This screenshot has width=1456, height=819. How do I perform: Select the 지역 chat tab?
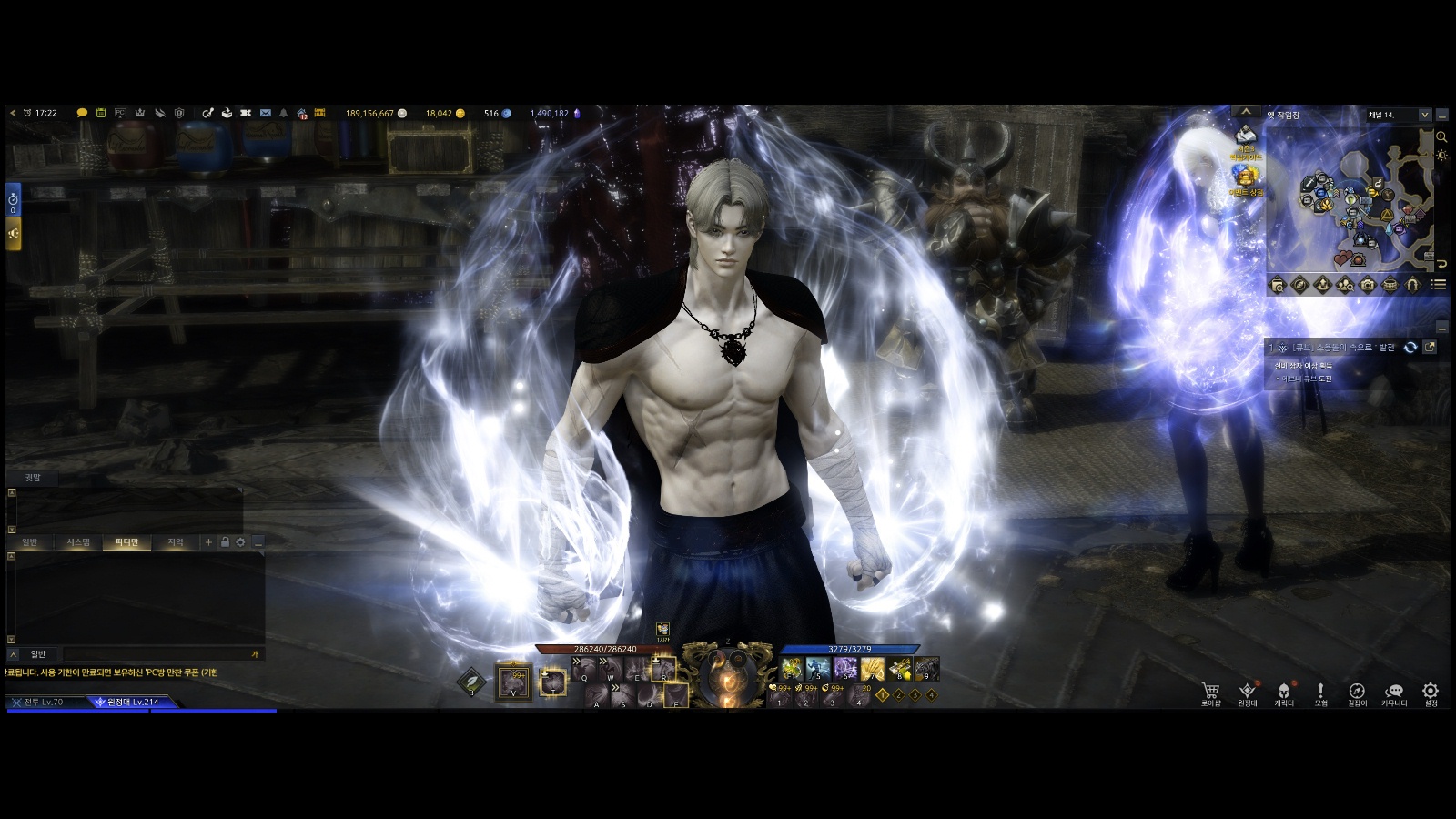pos(176,542)
